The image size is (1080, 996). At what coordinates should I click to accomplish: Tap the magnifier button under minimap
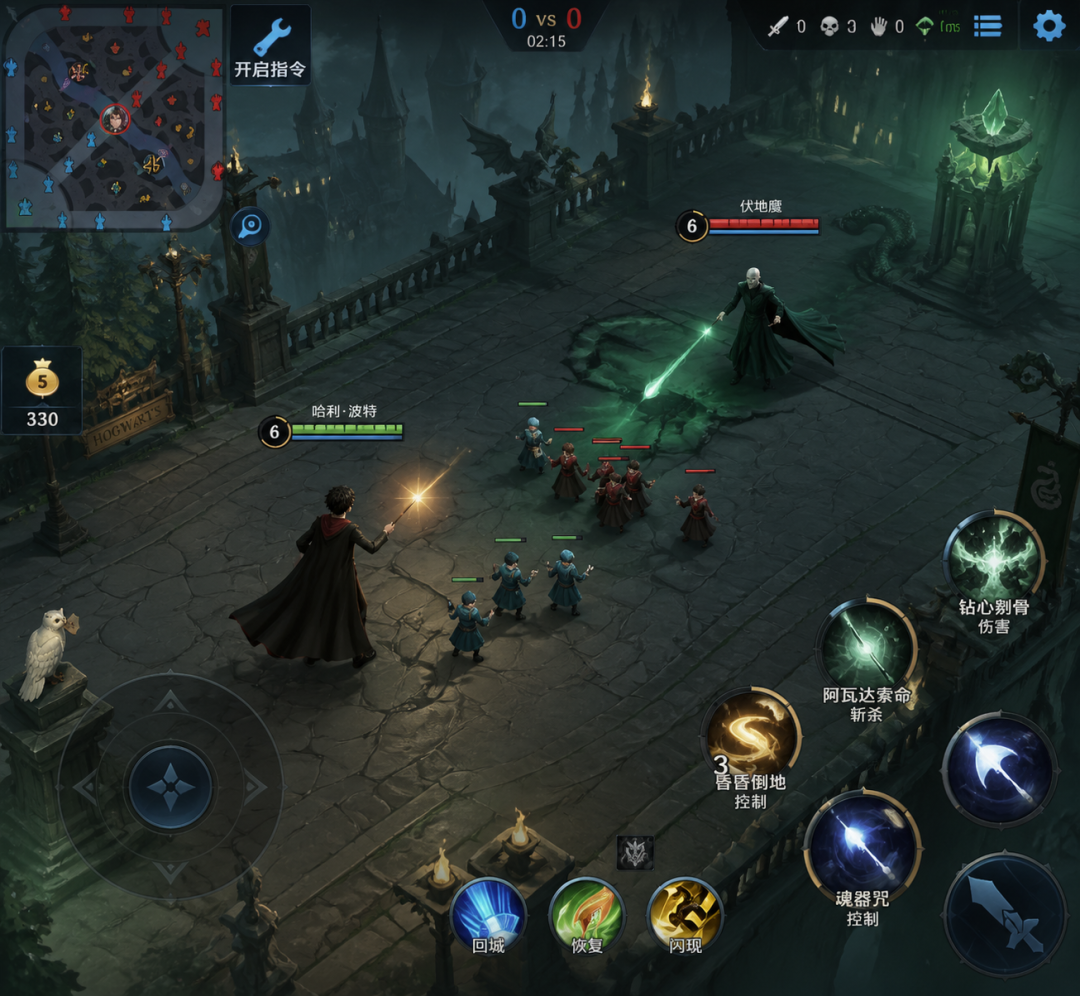tap(250, 227)
